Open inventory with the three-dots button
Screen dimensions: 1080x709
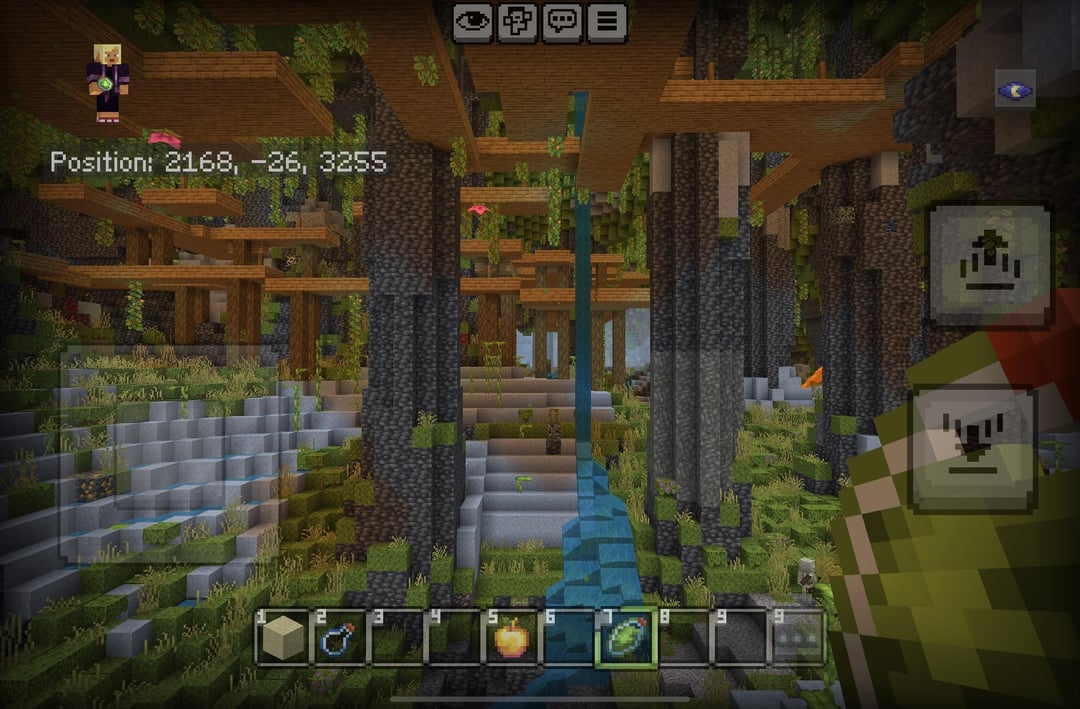click(x=796, y=637)
